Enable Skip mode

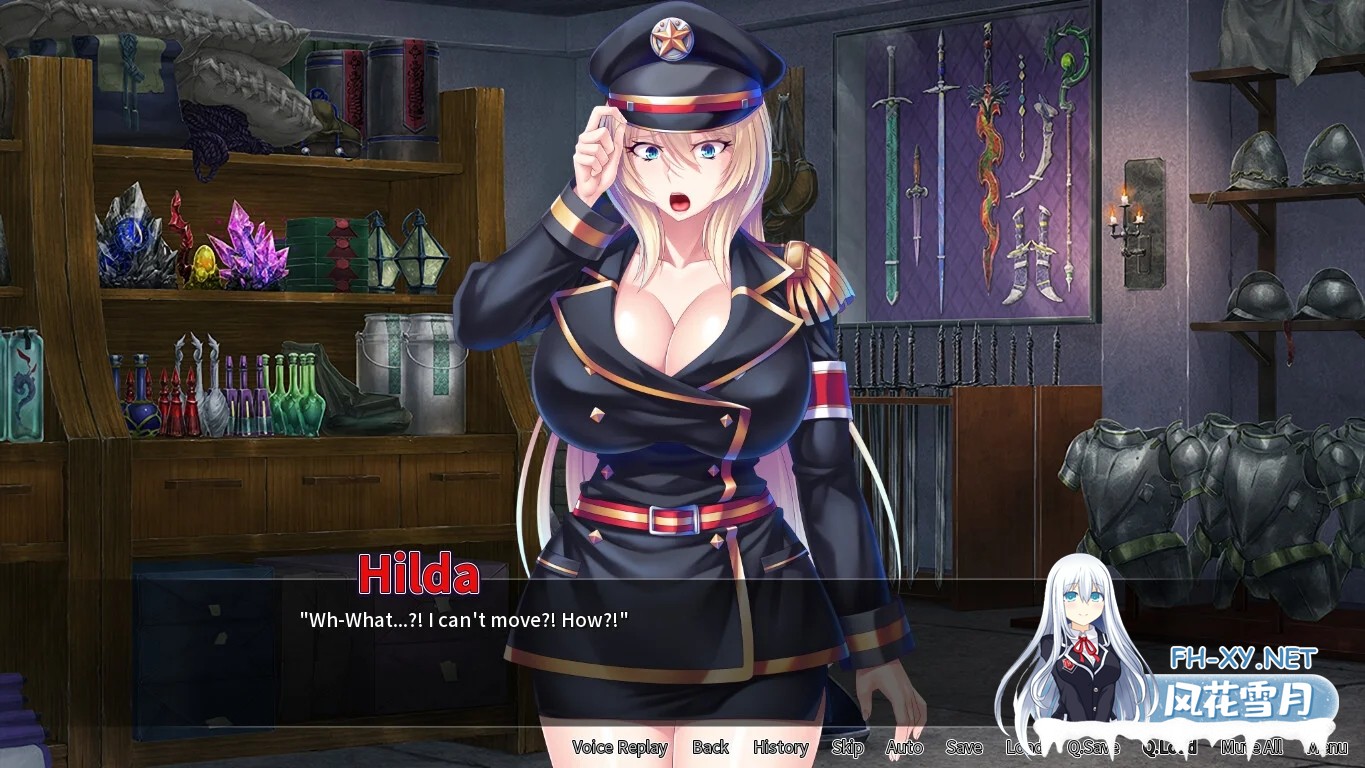click(x=846, y=747)
